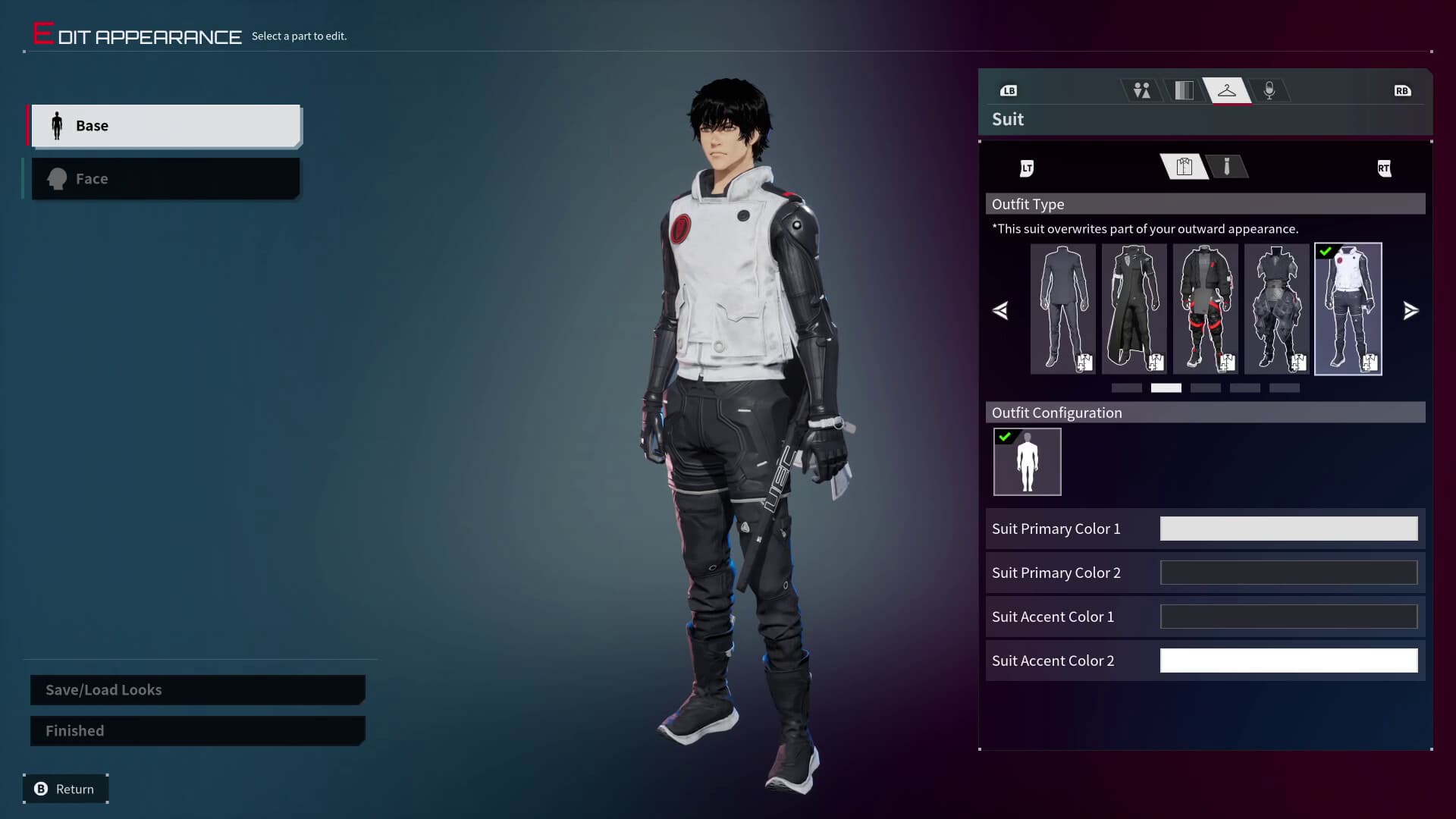The height and width of the screenshot is (819, 1456).
Task: Click the right arrow to browse outfits
Action: (x=1410, y=310)
